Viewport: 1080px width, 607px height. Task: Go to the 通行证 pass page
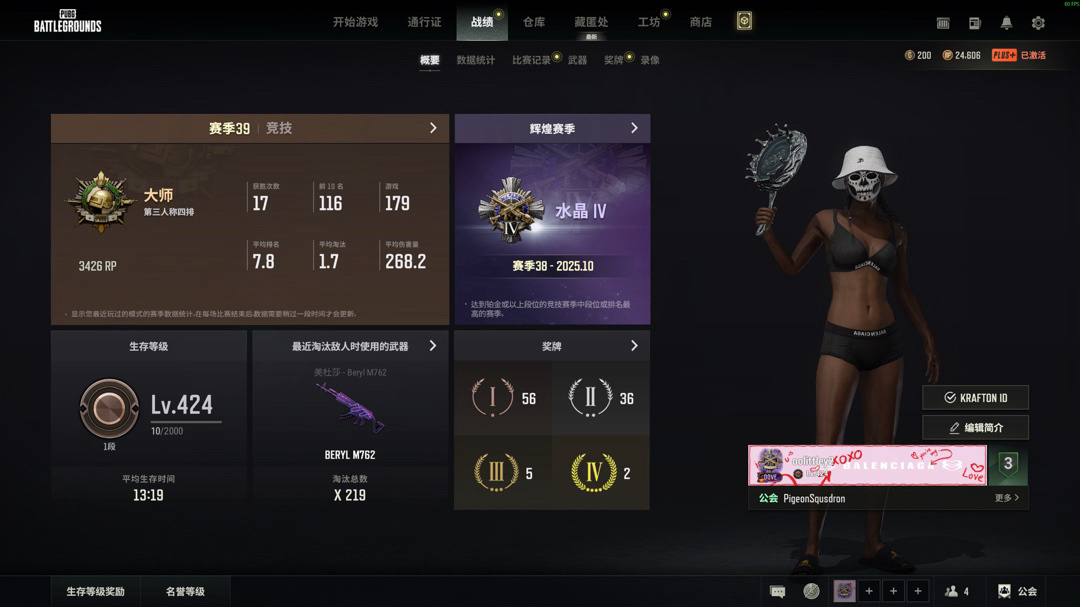pyautogui.click(x=424, y=22)
